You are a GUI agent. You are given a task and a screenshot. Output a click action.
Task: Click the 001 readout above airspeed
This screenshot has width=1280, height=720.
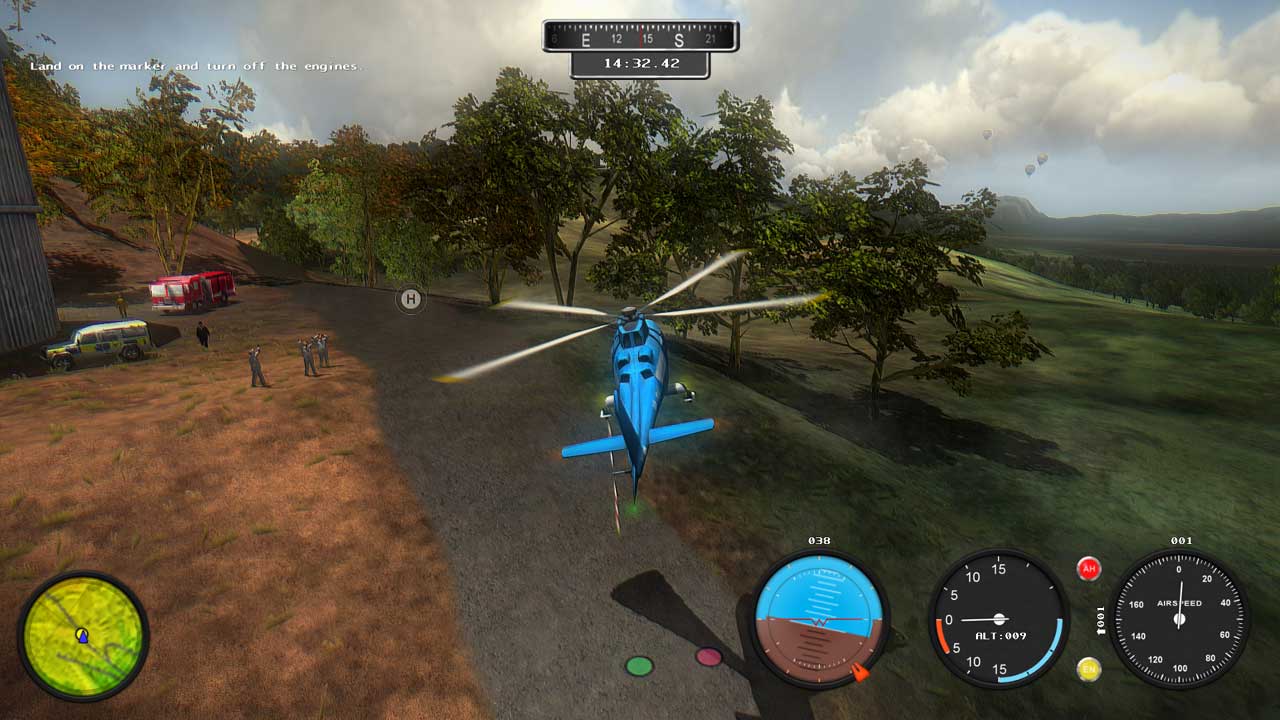(x=1181, y=540)
